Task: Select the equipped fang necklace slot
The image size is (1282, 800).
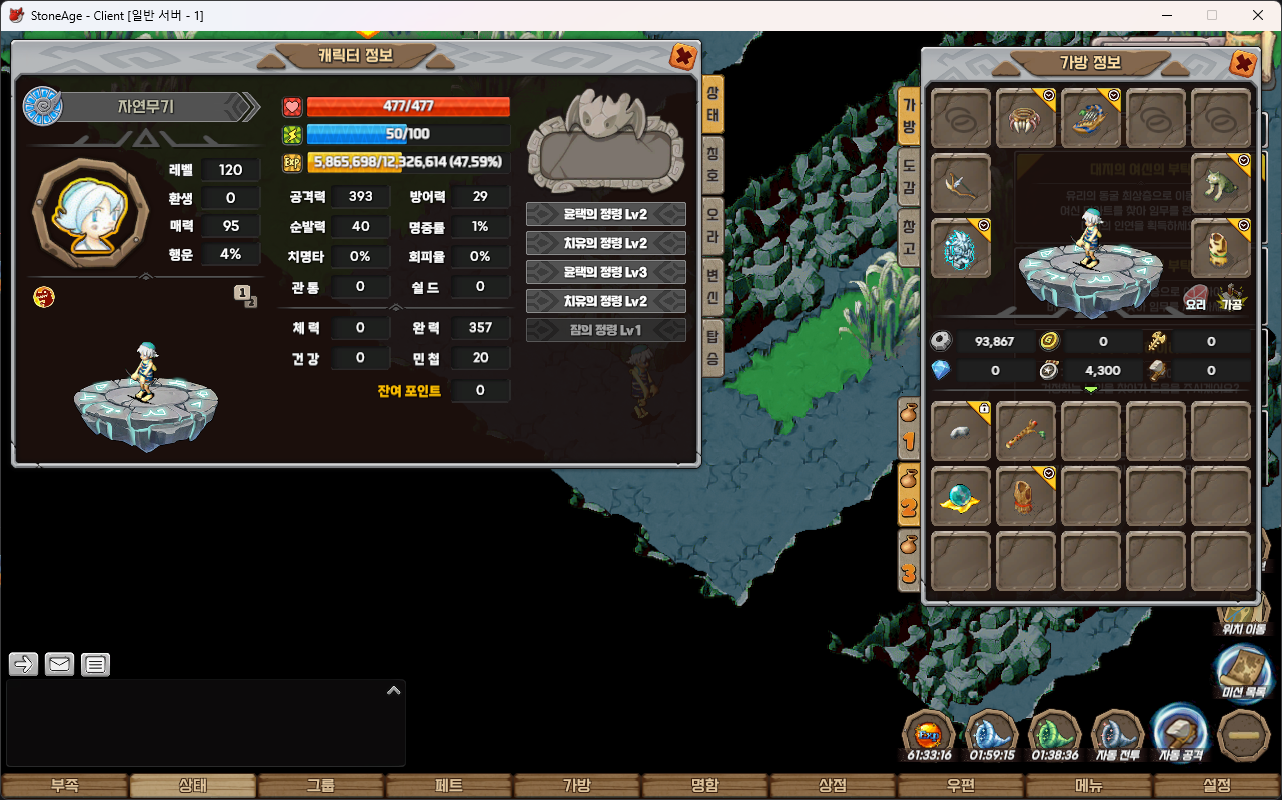Action: (1025, 119)
